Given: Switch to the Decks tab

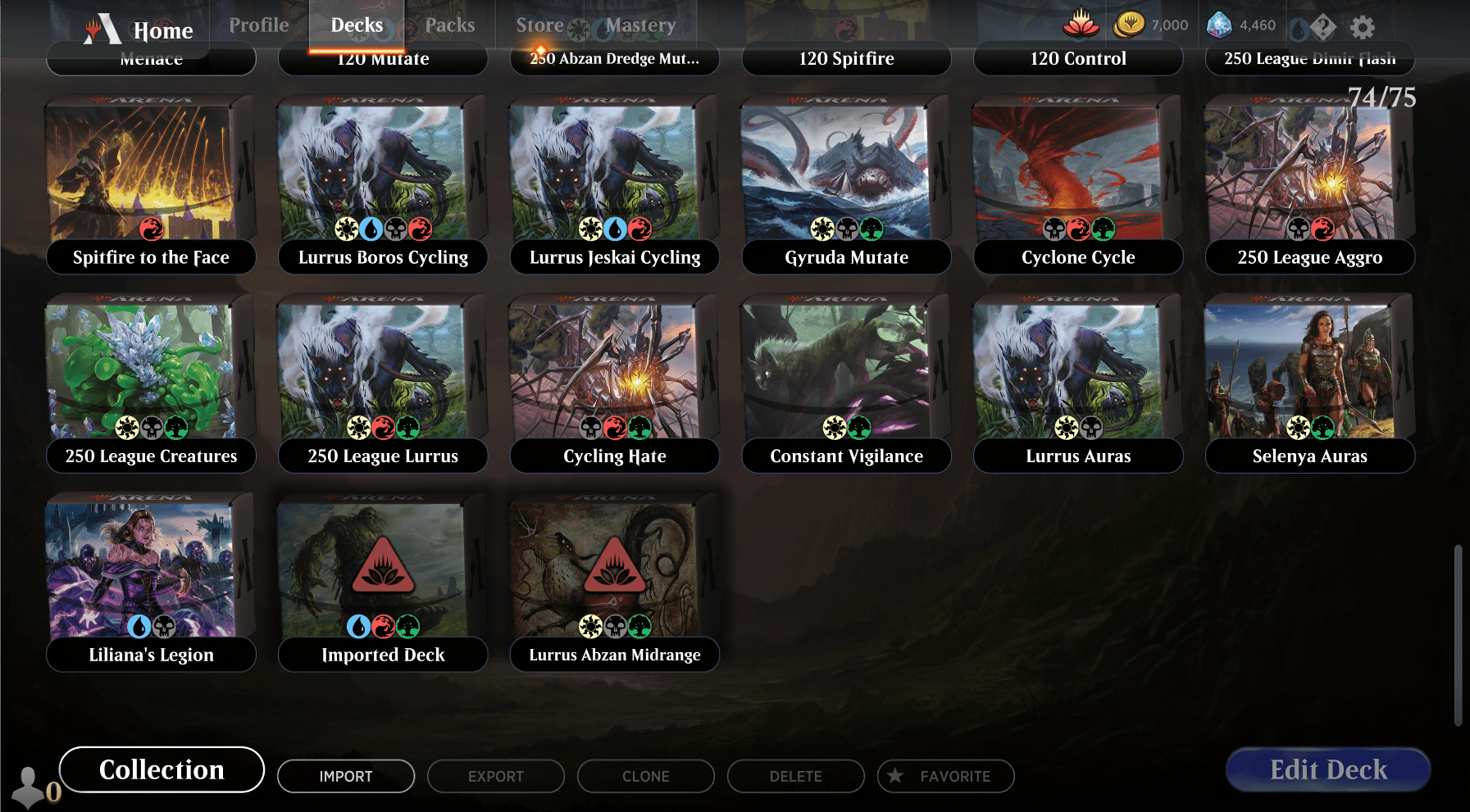Looking at the screenshot, I should (356, 25).
